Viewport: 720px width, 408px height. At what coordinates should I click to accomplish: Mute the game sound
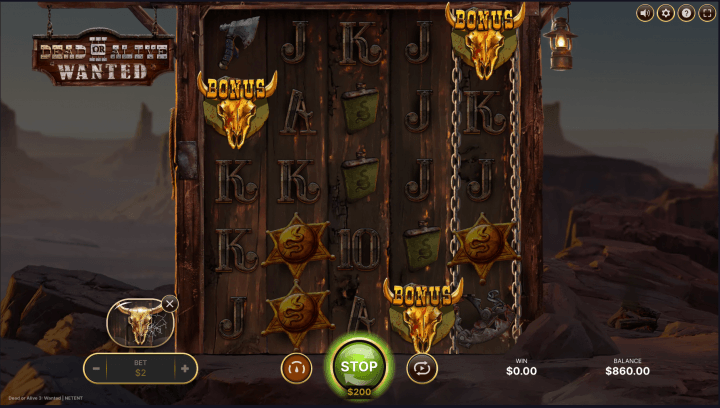click(x=645, y=13)
